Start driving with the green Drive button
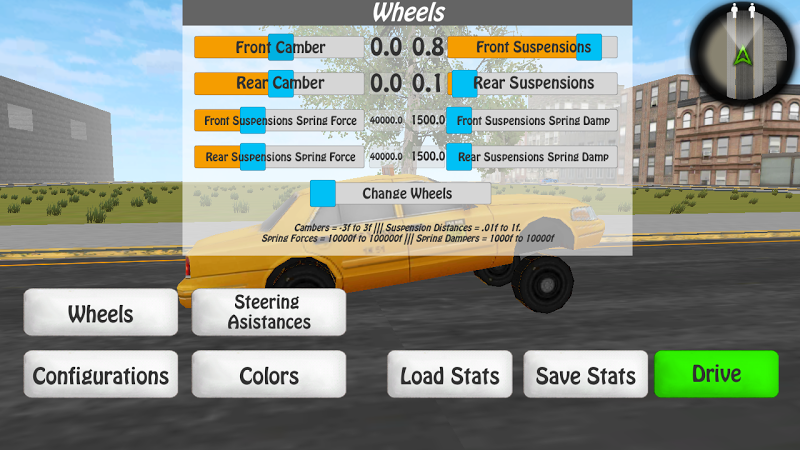 (716, 374)
